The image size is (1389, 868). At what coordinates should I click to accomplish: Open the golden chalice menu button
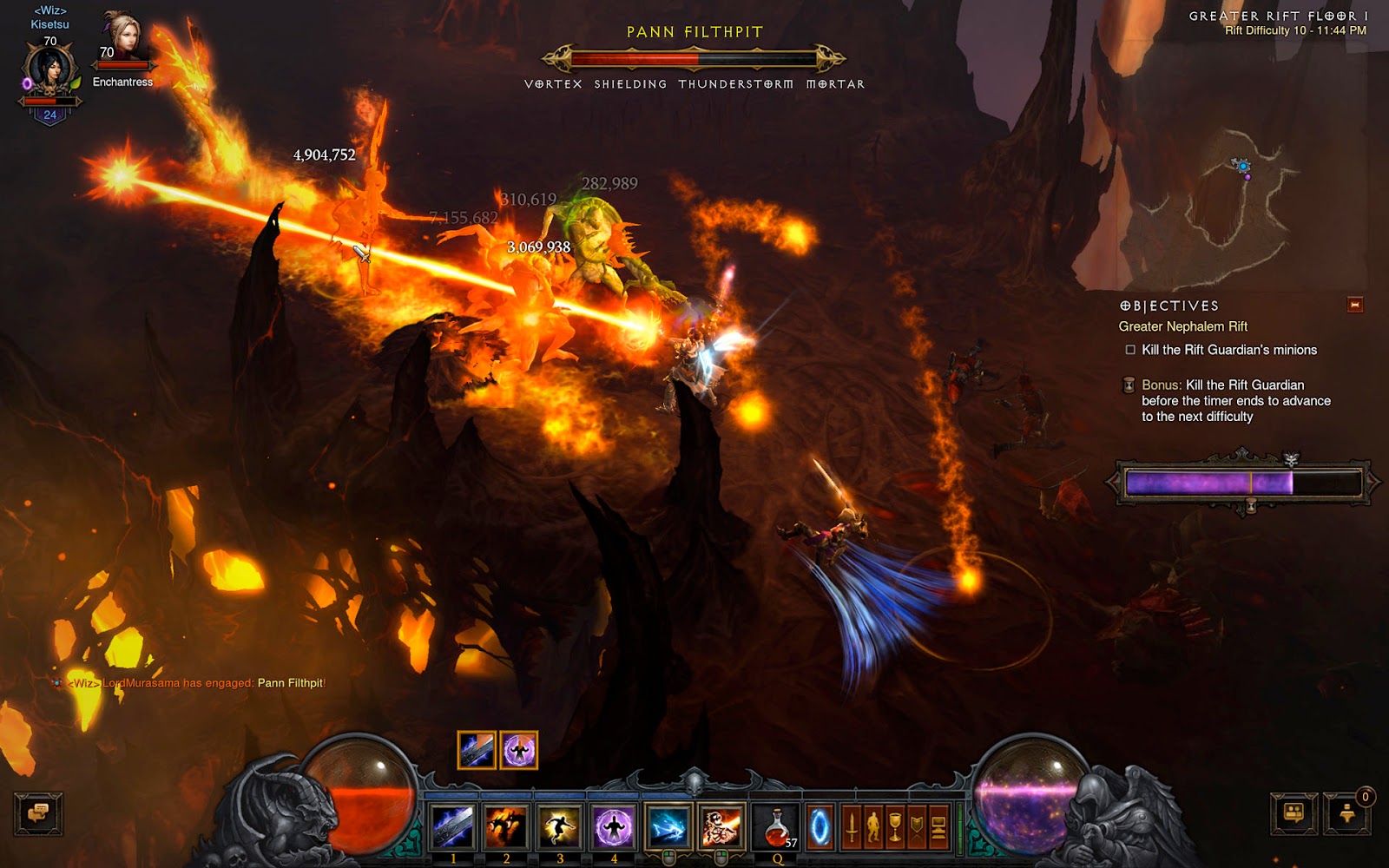click(895, 827)
